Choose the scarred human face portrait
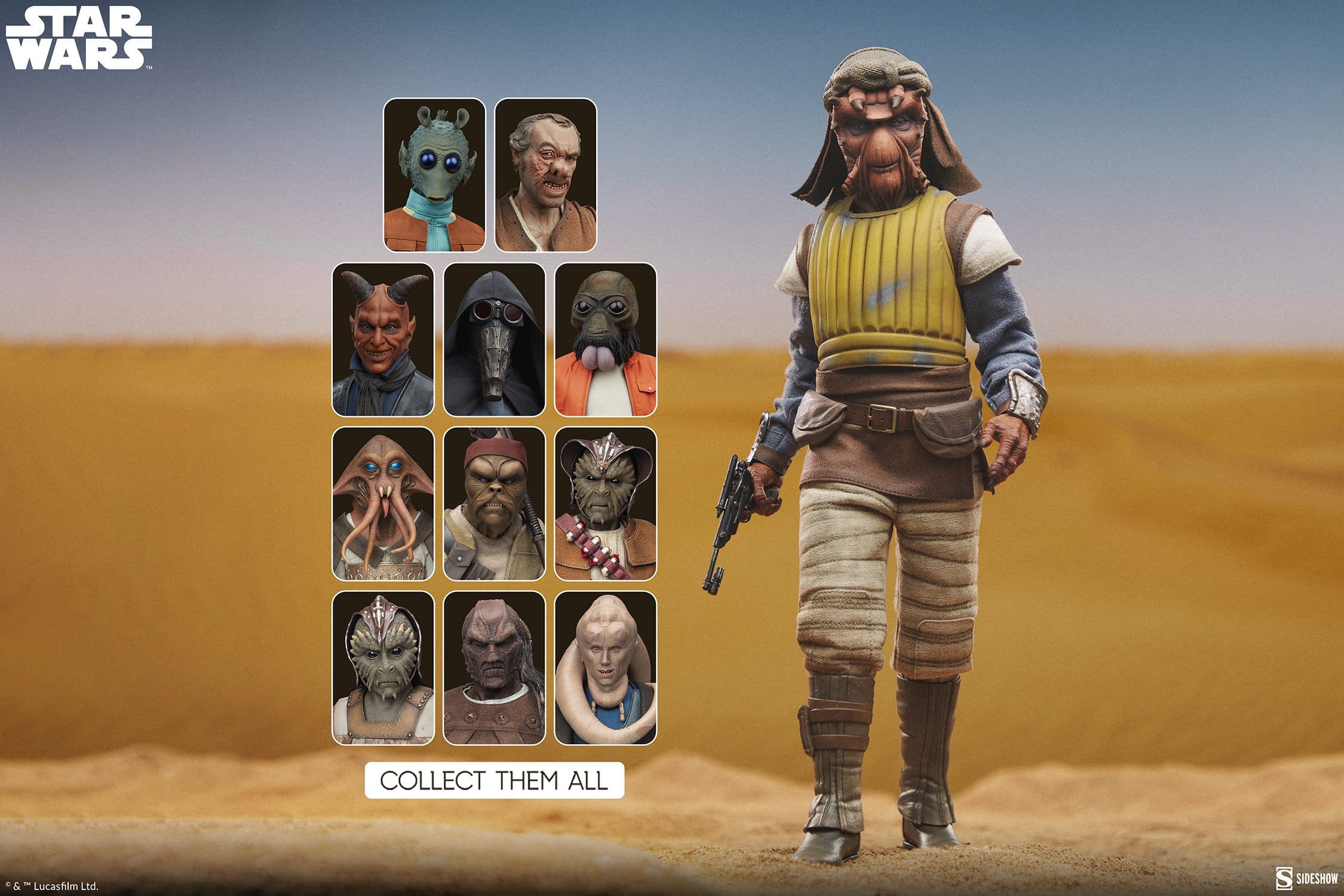Screen dimensions: 1344x896 pos(545,175)
